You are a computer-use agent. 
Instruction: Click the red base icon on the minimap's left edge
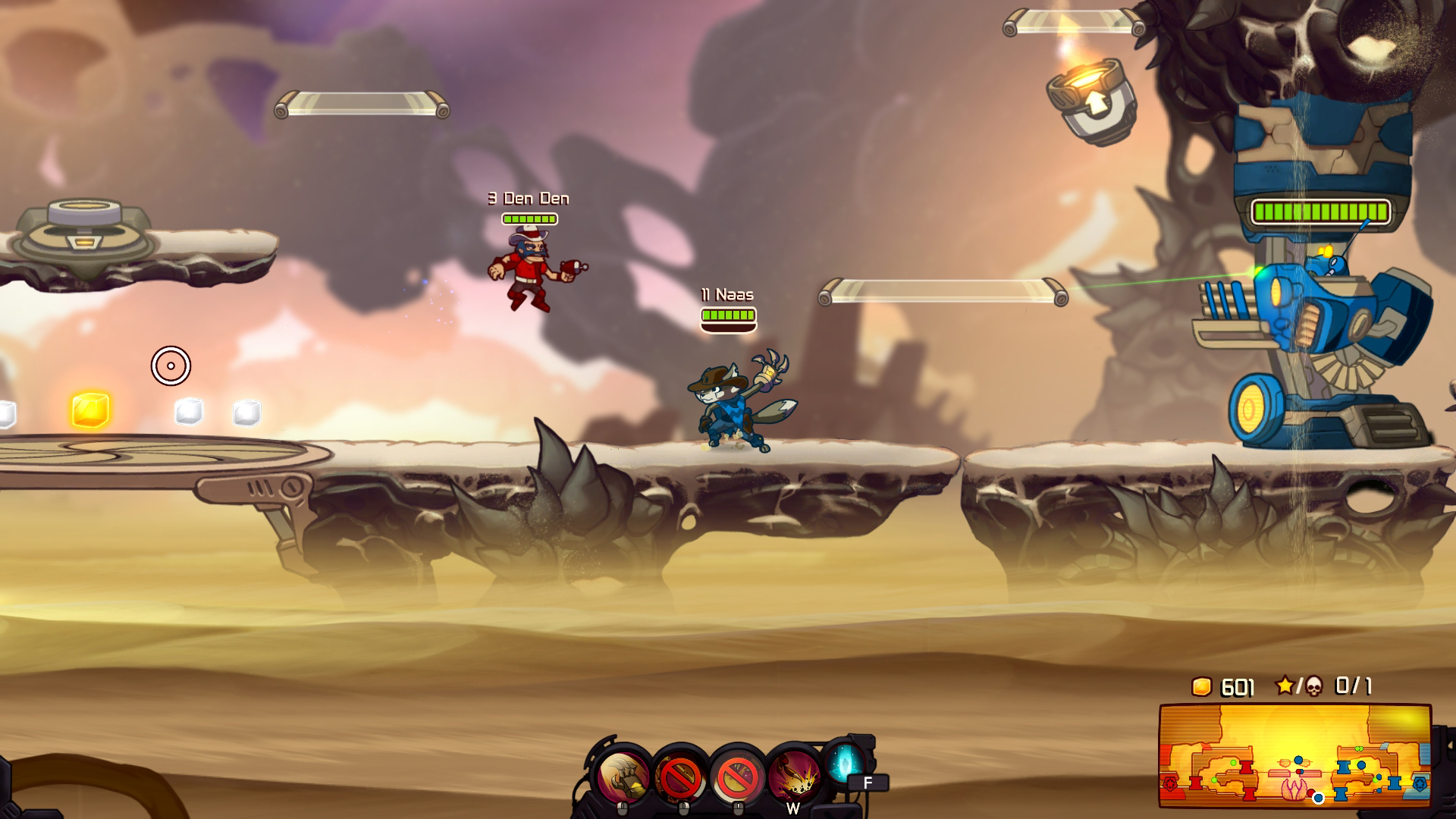pos(1171,783)
